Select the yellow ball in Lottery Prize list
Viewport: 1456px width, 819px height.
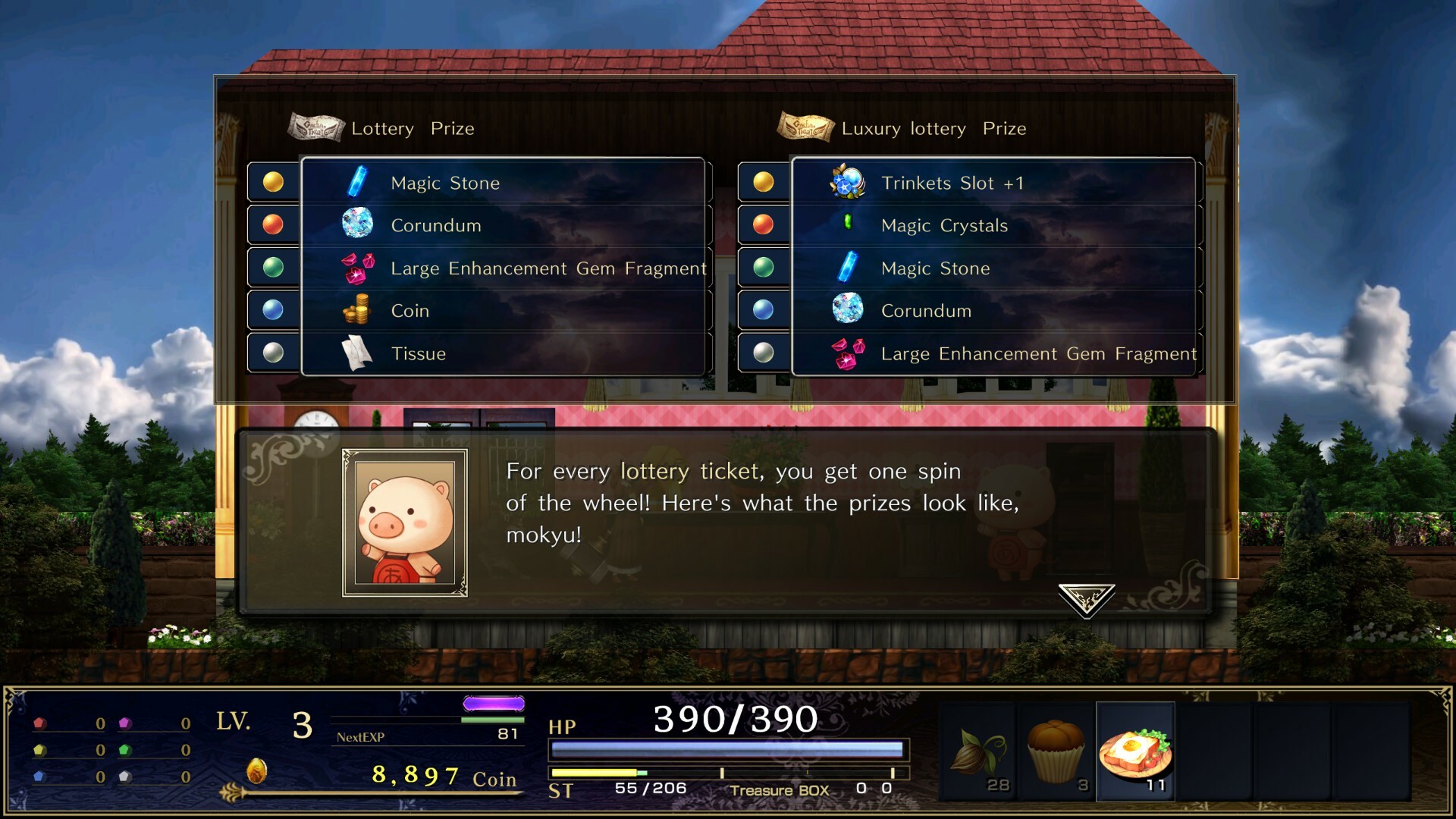272,181
